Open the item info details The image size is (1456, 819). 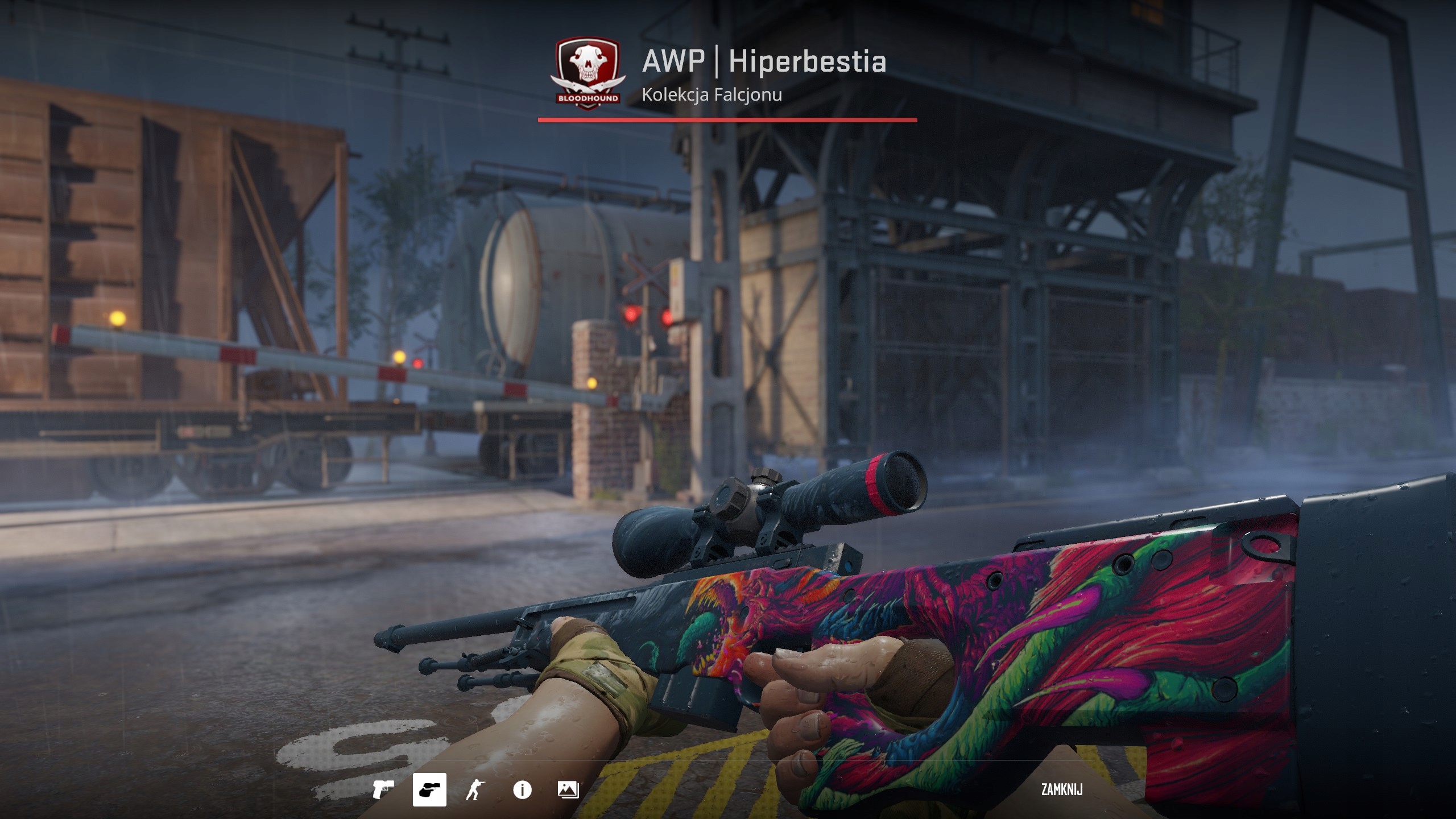click(522, 790)
